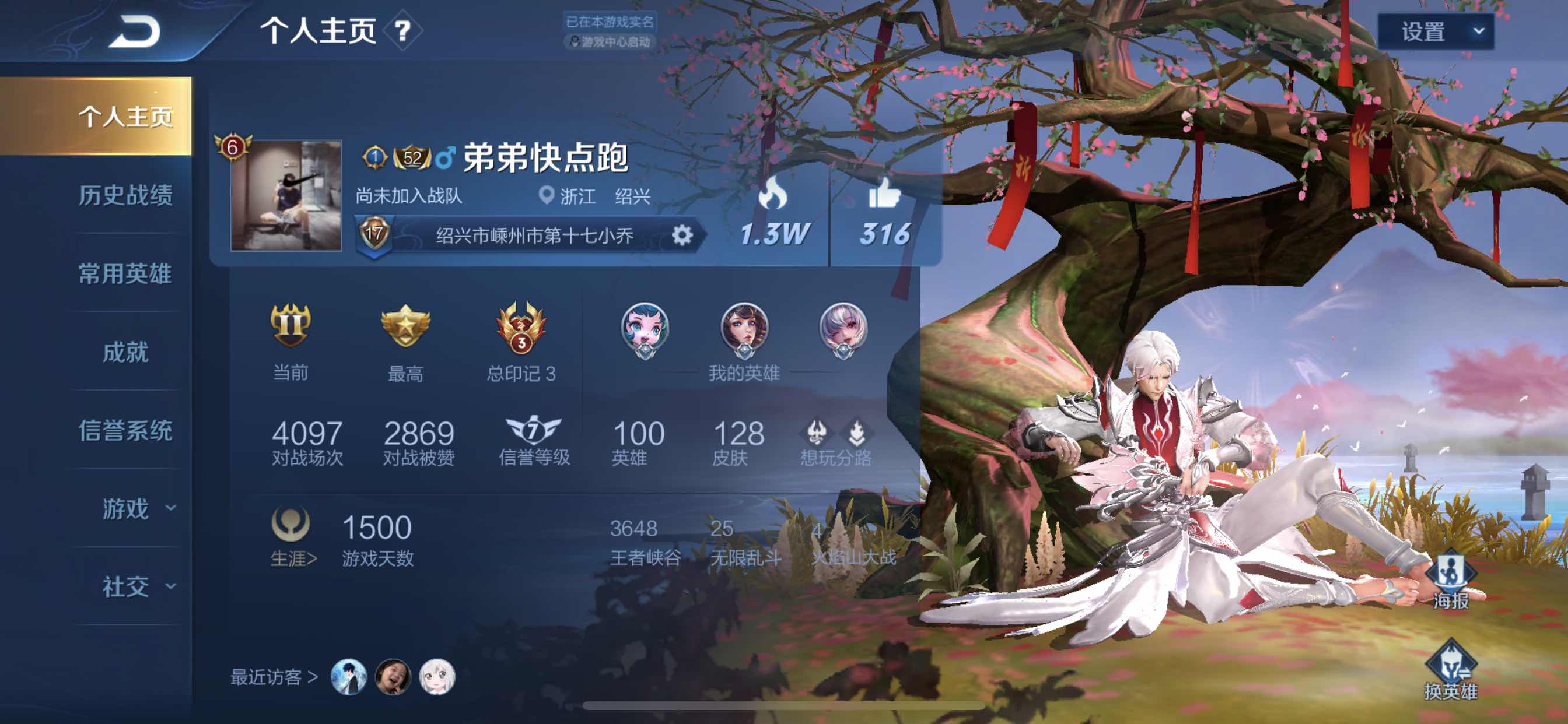Click the location pin before 浙江
This screenshot has width=1568, height=724.
(547, 196)
